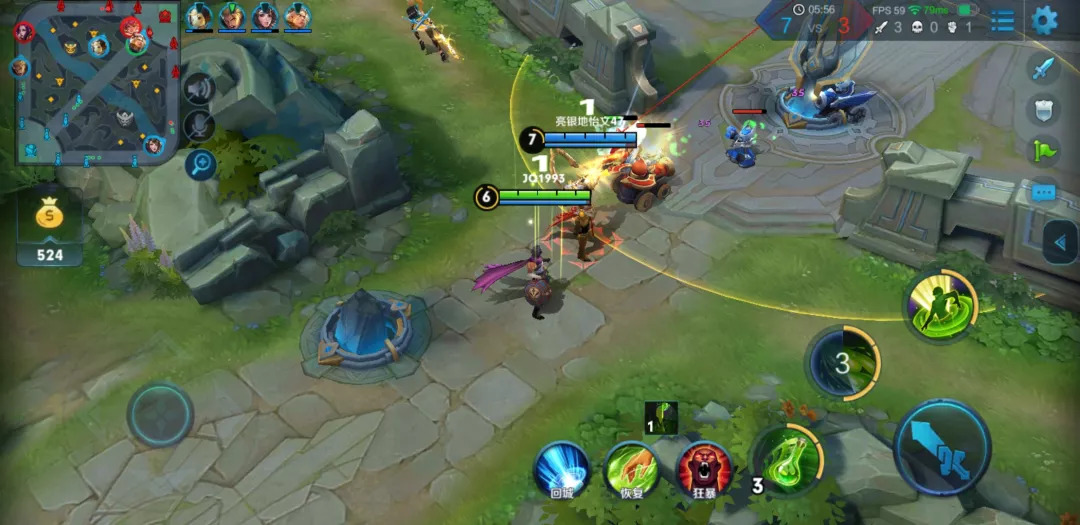This screenshot has height=525, width=1080.
Task: Activate the 回城 recall ability
Action: (x=561, y=468)
